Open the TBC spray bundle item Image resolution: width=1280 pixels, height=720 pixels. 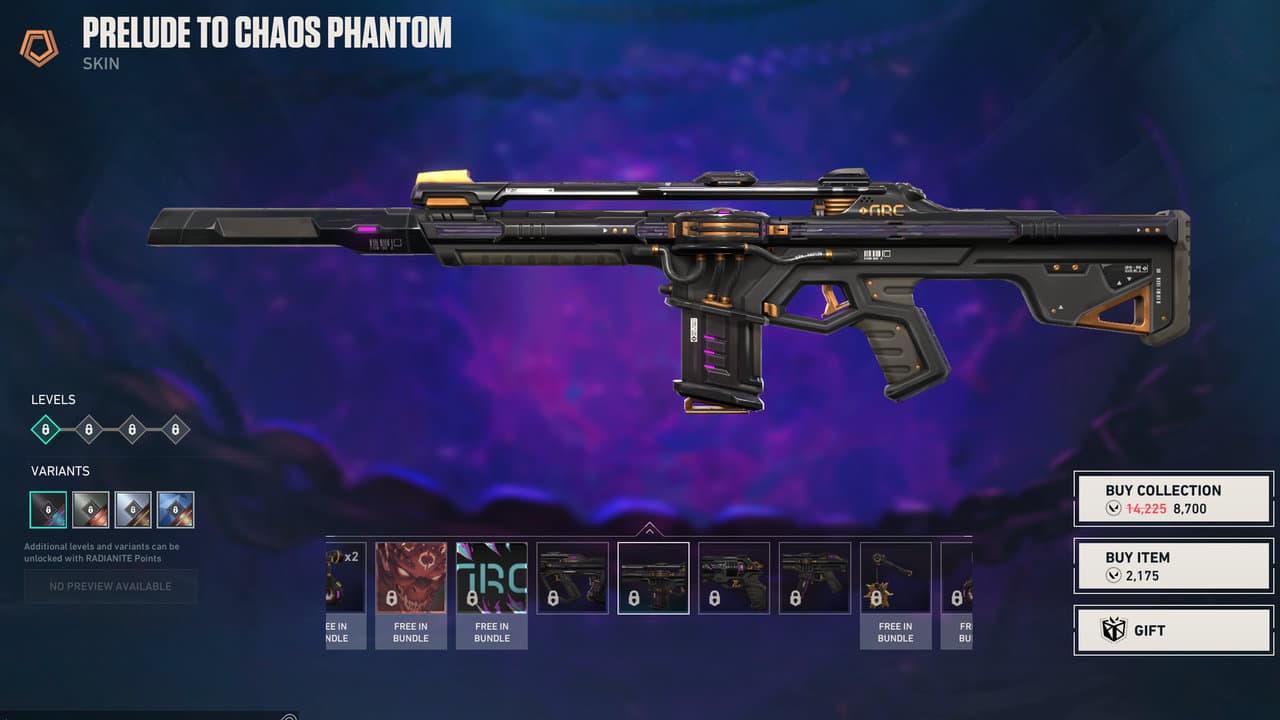point(491,578)
